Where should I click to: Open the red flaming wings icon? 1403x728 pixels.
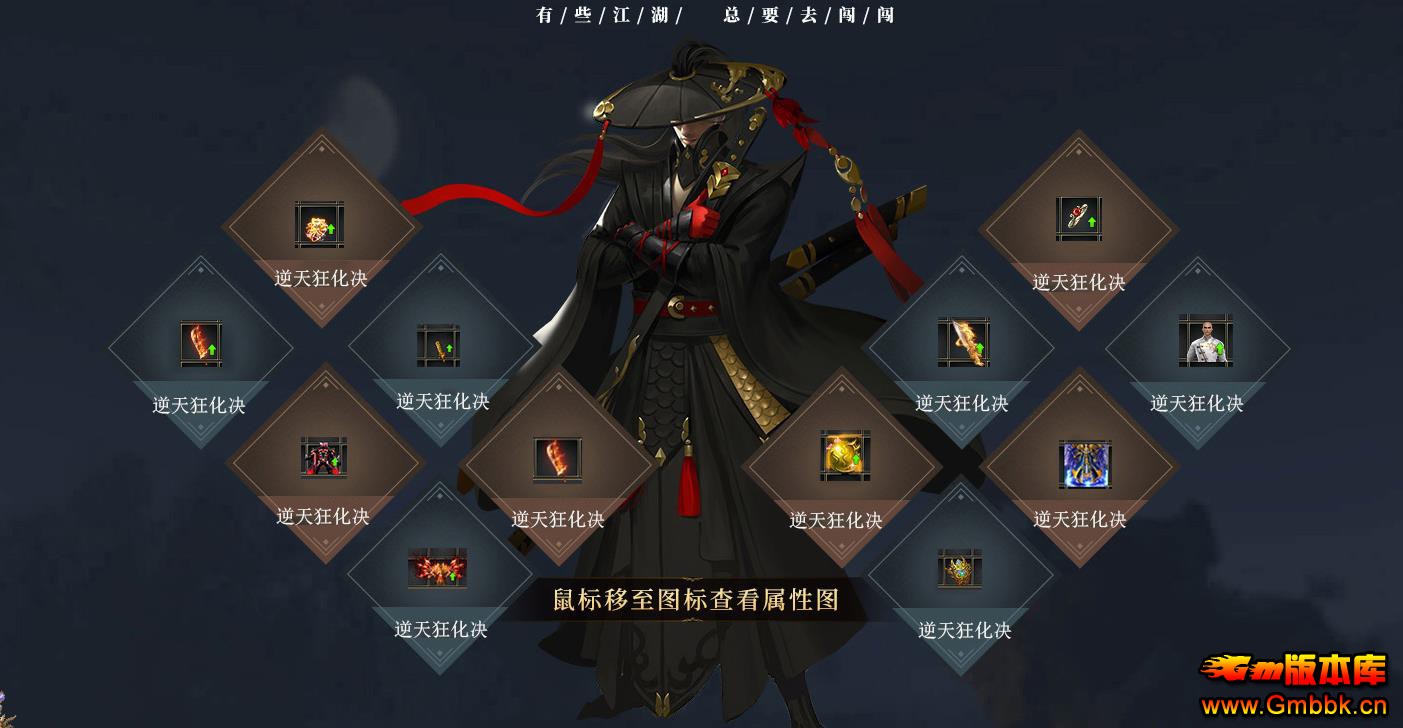pyautogui.click(x=437, y=569)
